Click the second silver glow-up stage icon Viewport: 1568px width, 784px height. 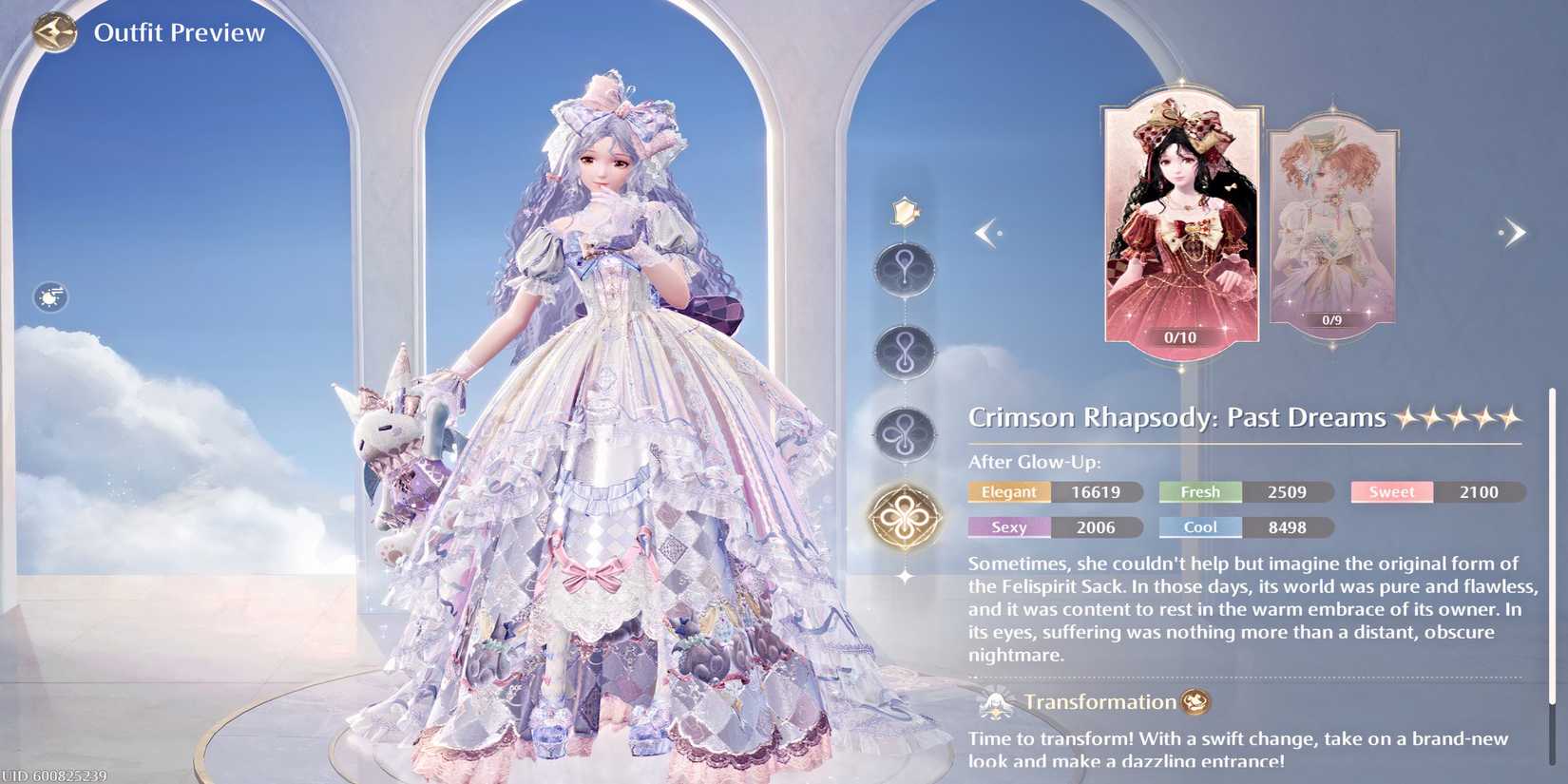pos(904,354)
